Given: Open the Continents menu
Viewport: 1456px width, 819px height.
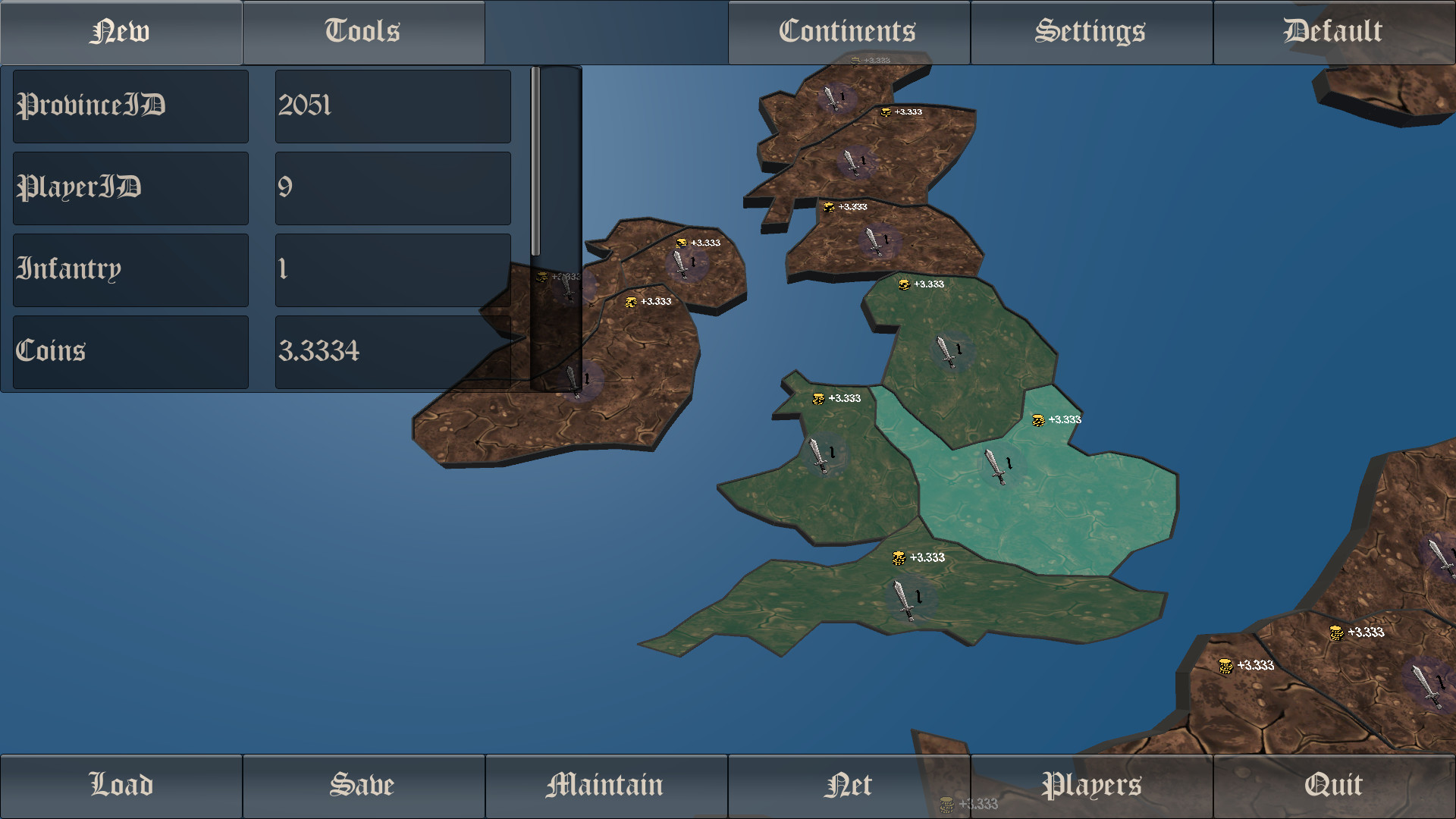Looking at the screenshot, I should [848, 32].
